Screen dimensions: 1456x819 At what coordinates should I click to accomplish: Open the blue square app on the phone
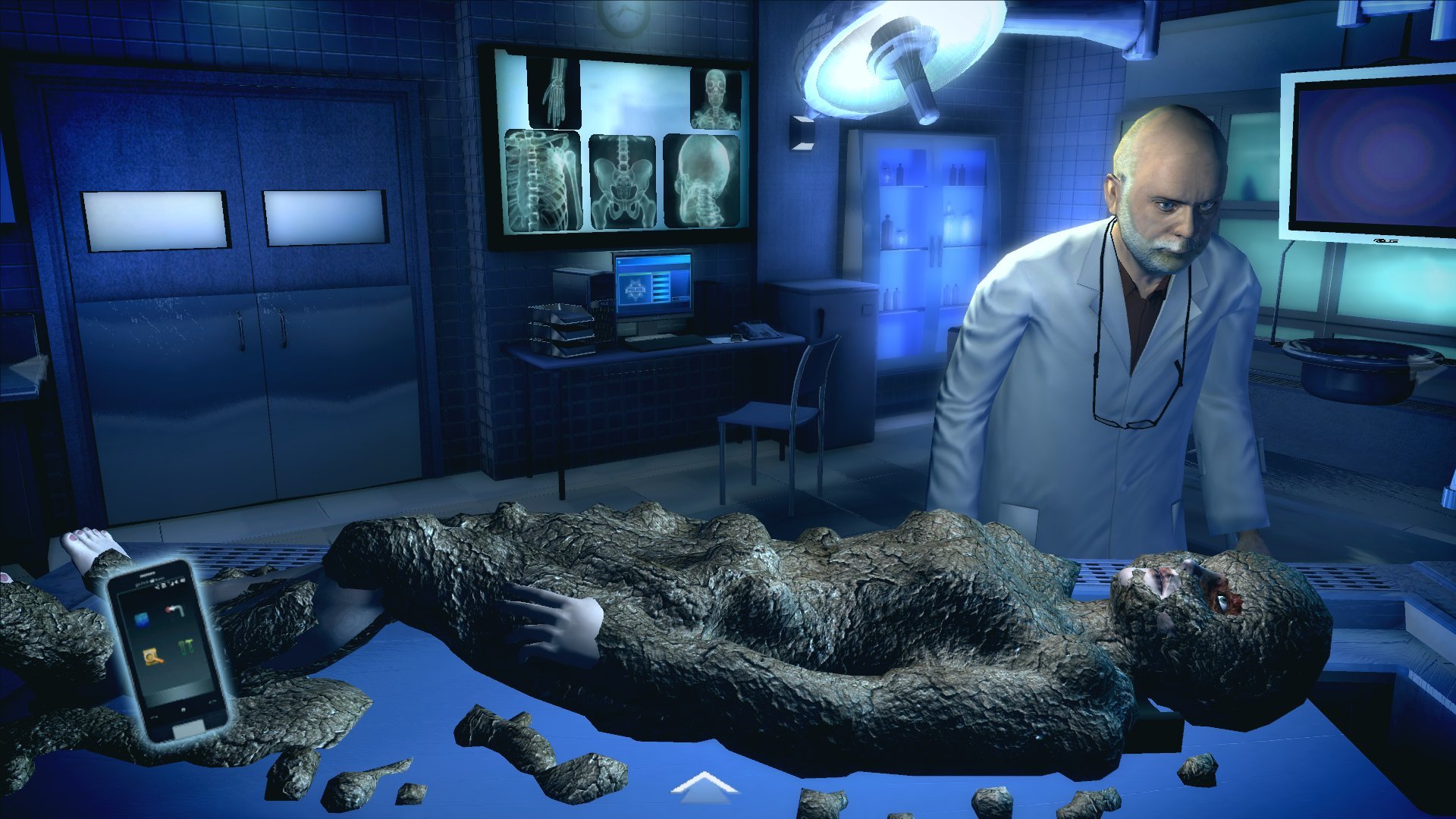pyautogui.click(x=143, y=620)
